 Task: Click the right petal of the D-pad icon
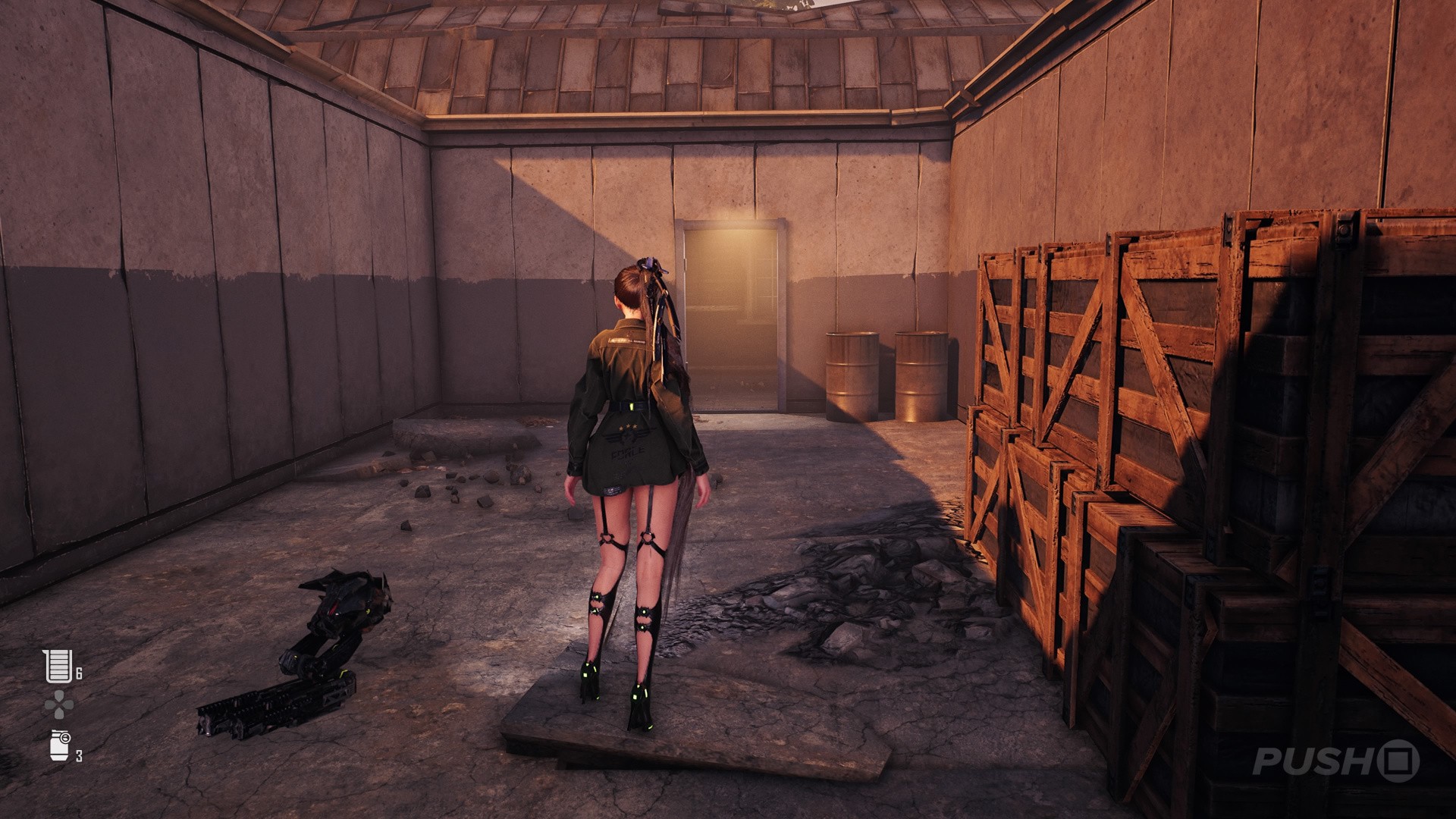(x=68, y=704)
